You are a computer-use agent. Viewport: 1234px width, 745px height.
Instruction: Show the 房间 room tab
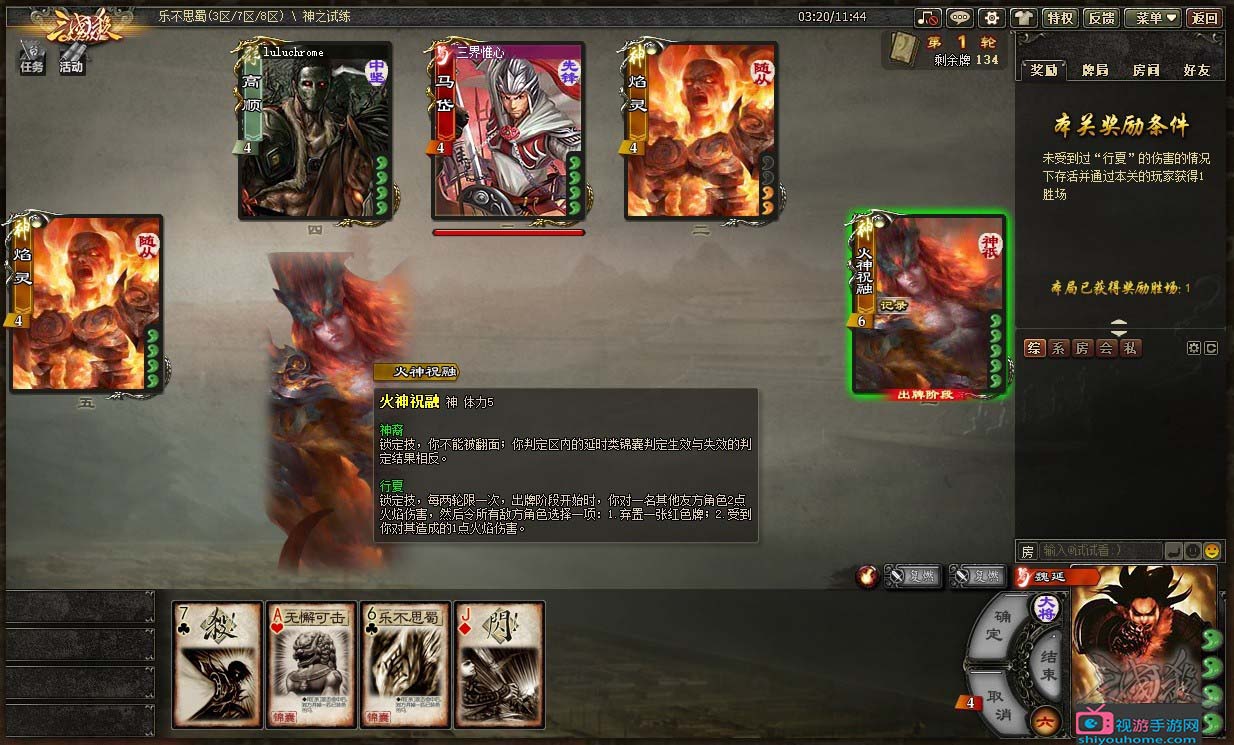tap(1146, 70)
